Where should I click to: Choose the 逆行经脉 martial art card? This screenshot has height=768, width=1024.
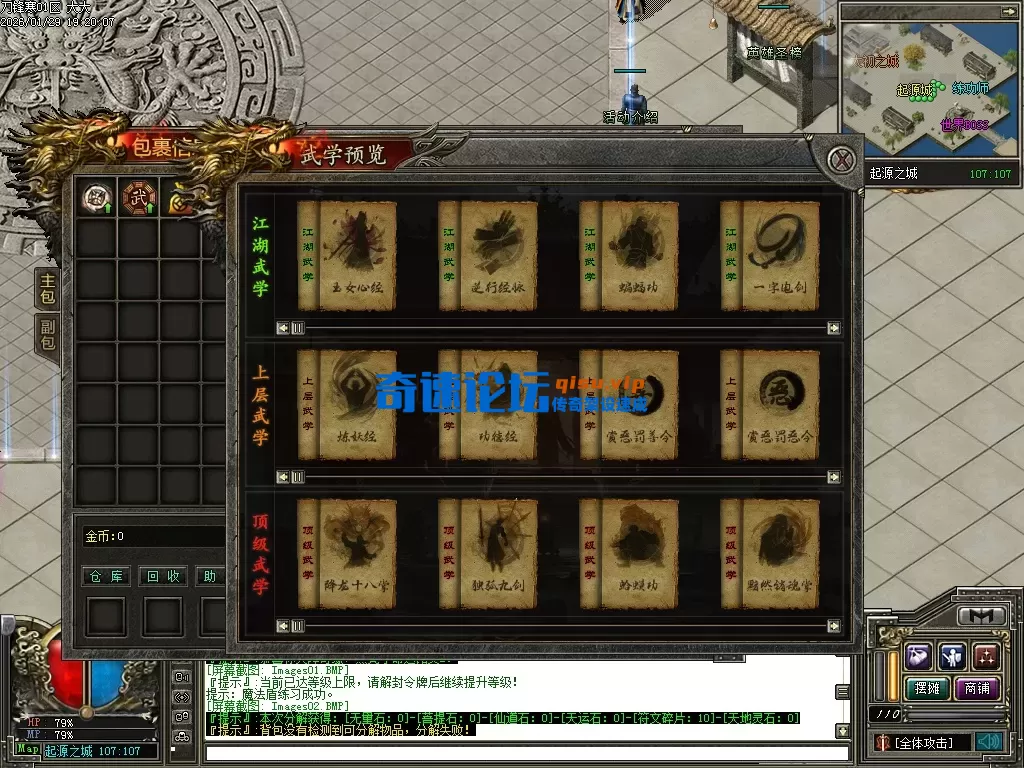(497, 256)
